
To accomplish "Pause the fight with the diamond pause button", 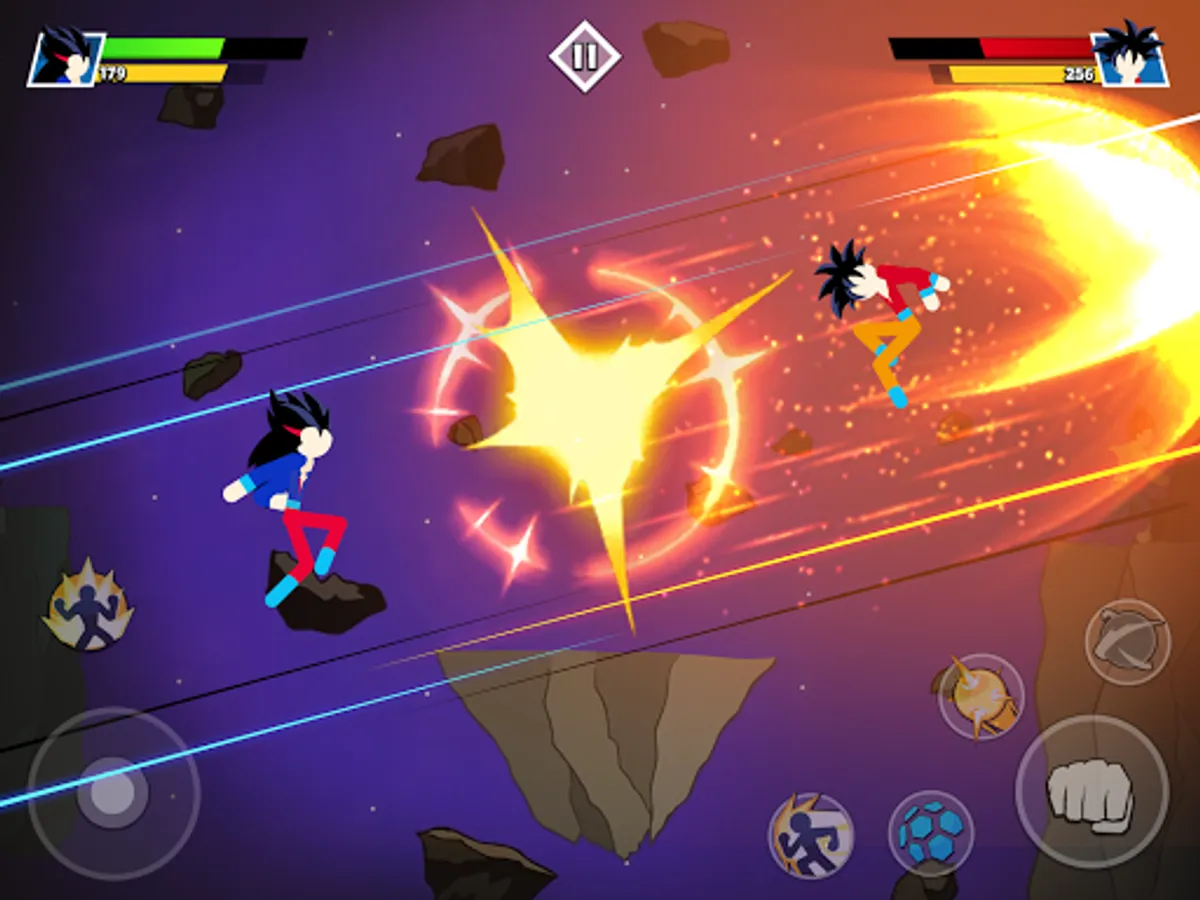I will pos(585,55).
